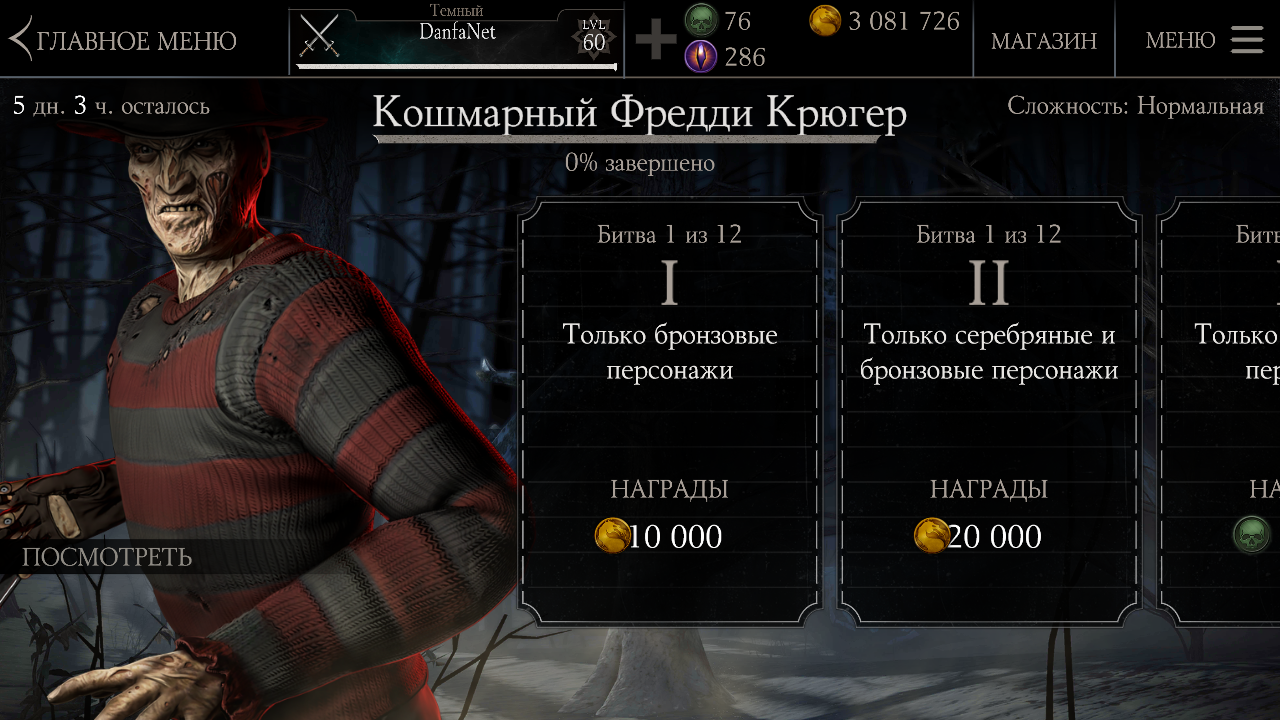Tap the plus icon to add currency

(x=656, y=40)
